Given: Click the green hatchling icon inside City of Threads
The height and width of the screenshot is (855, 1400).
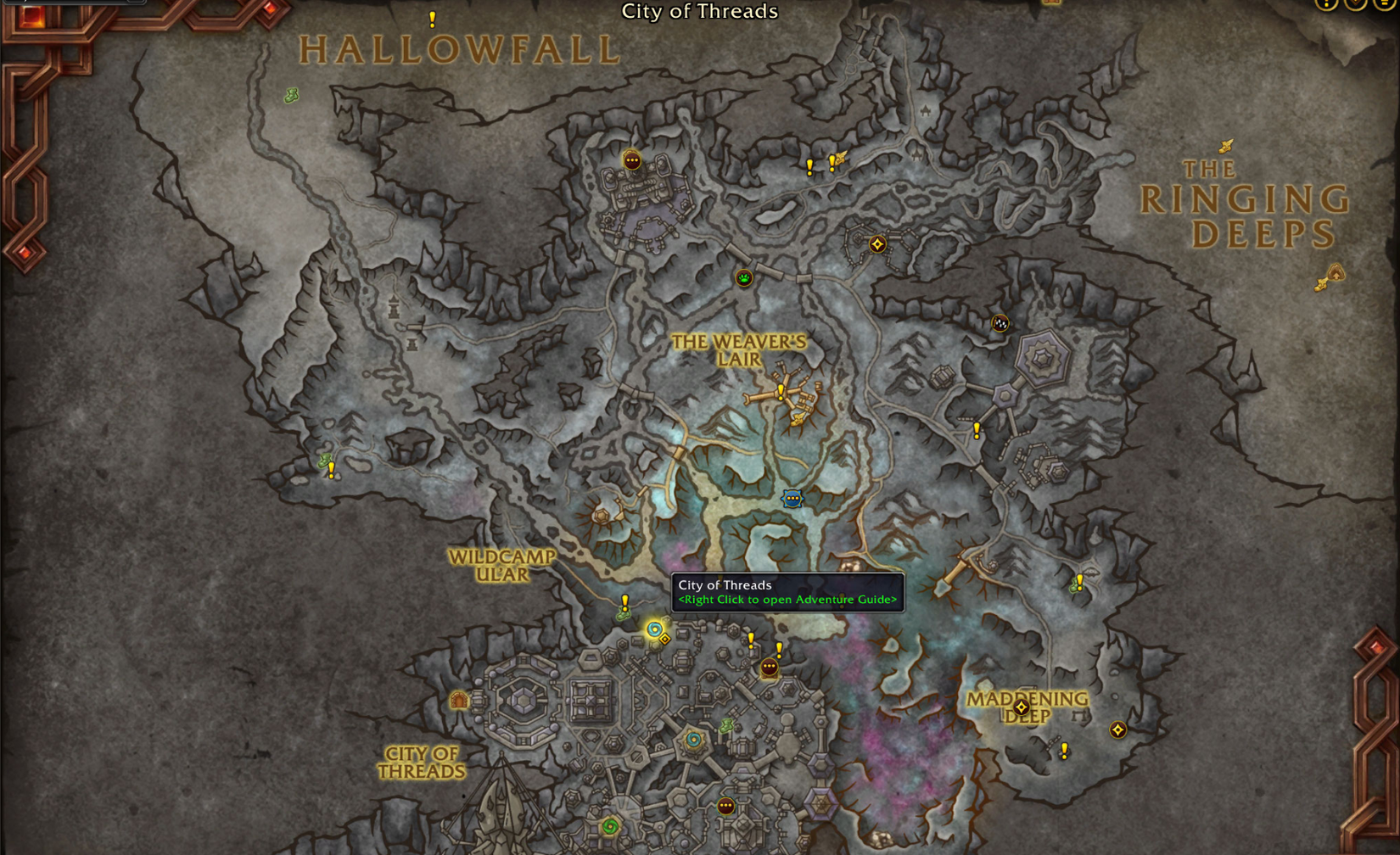Looking at the screenshot, I should 725,725.
